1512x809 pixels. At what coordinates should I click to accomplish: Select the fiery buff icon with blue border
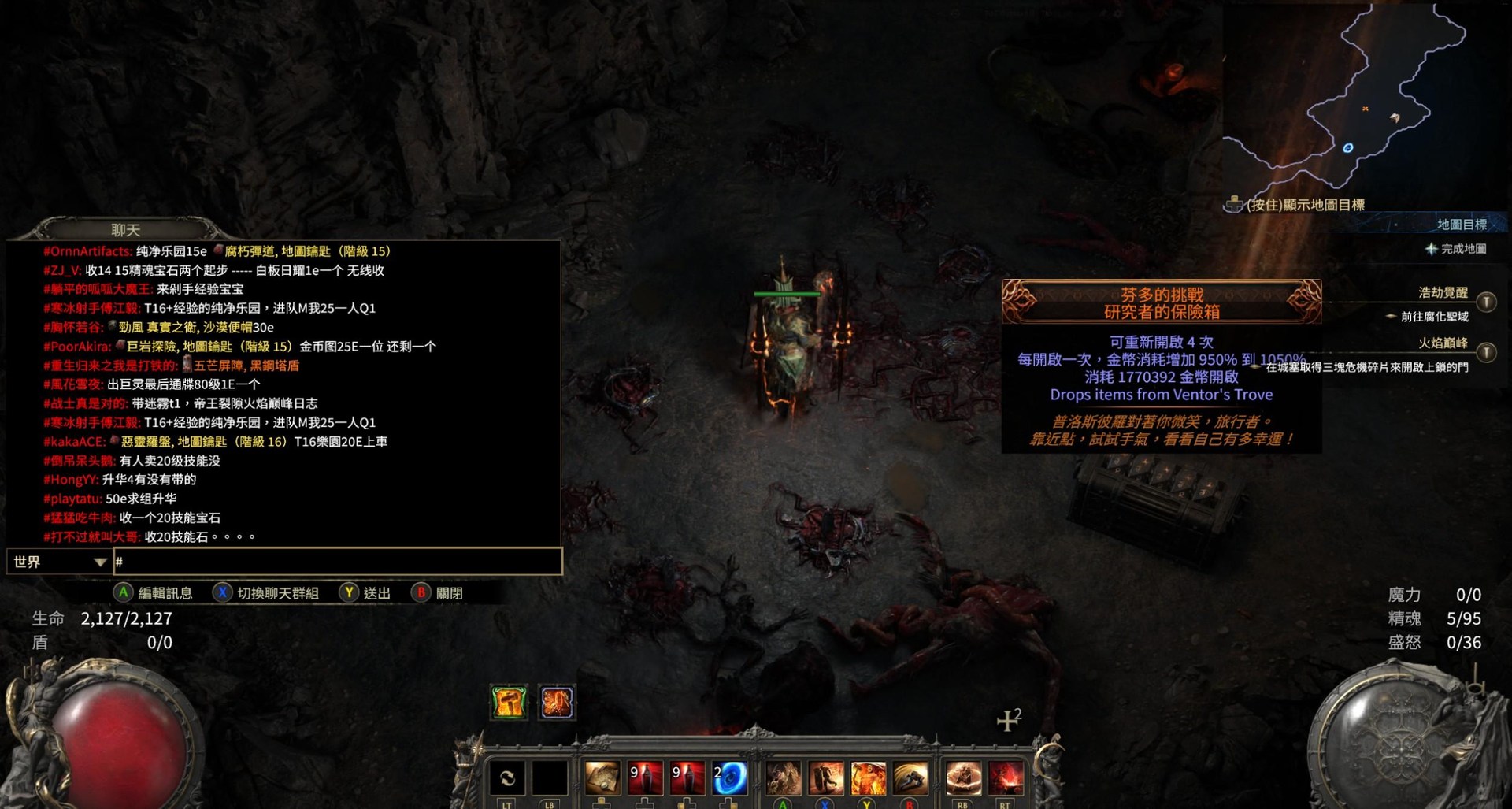pyautogui.click(x=557, y=702)
